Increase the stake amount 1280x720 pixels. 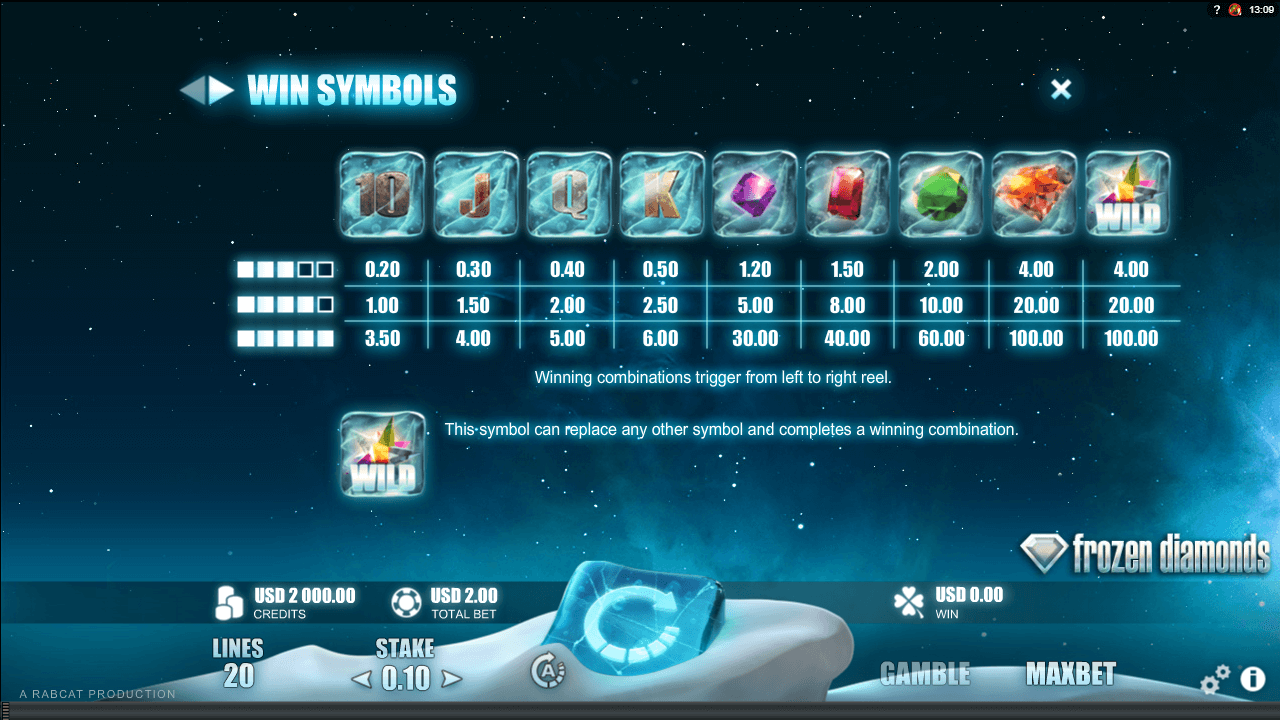(451, 679)
